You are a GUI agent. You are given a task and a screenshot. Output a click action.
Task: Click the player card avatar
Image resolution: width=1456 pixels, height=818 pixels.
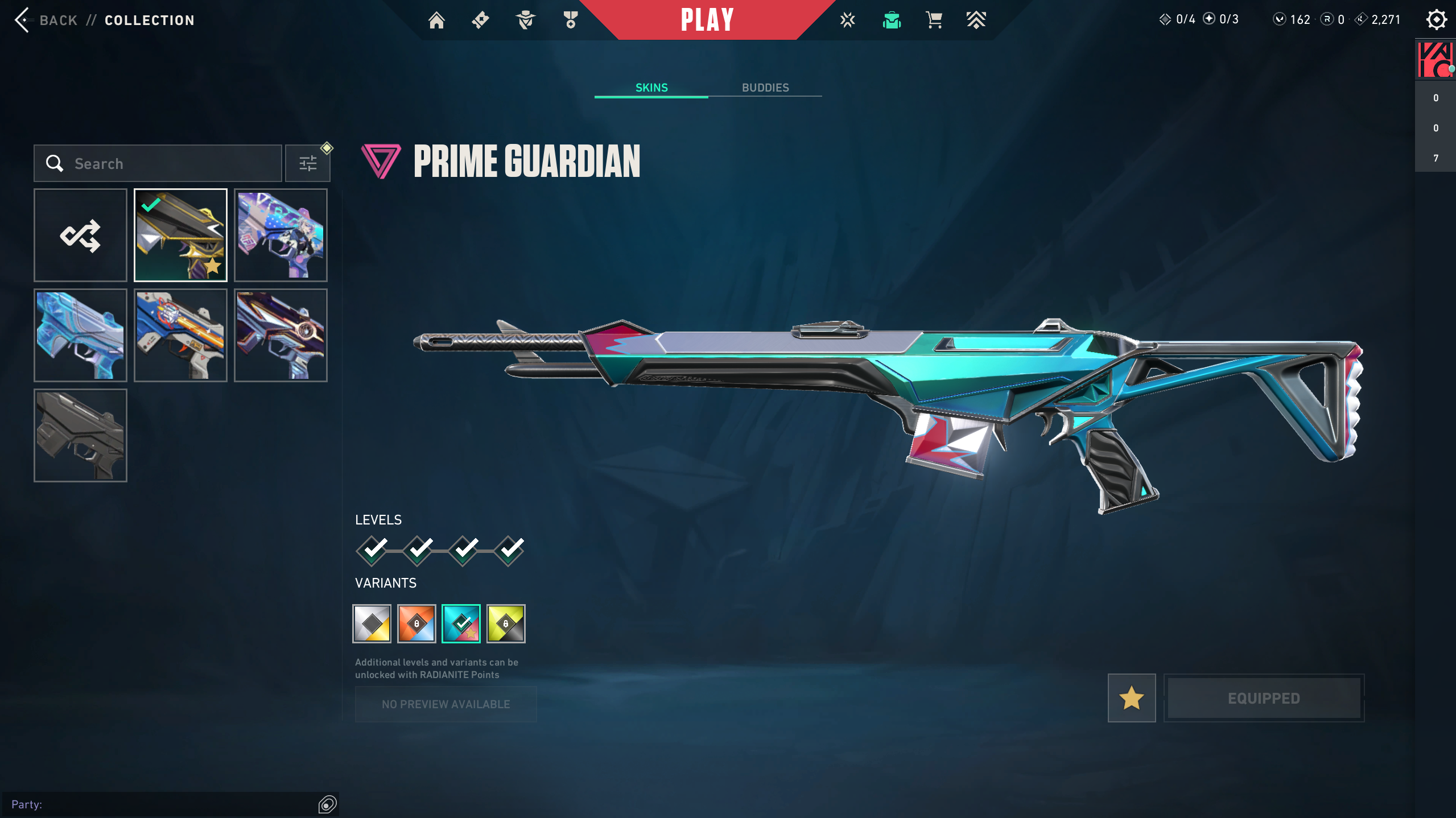pyautogui.click(x=1435, y=60)
